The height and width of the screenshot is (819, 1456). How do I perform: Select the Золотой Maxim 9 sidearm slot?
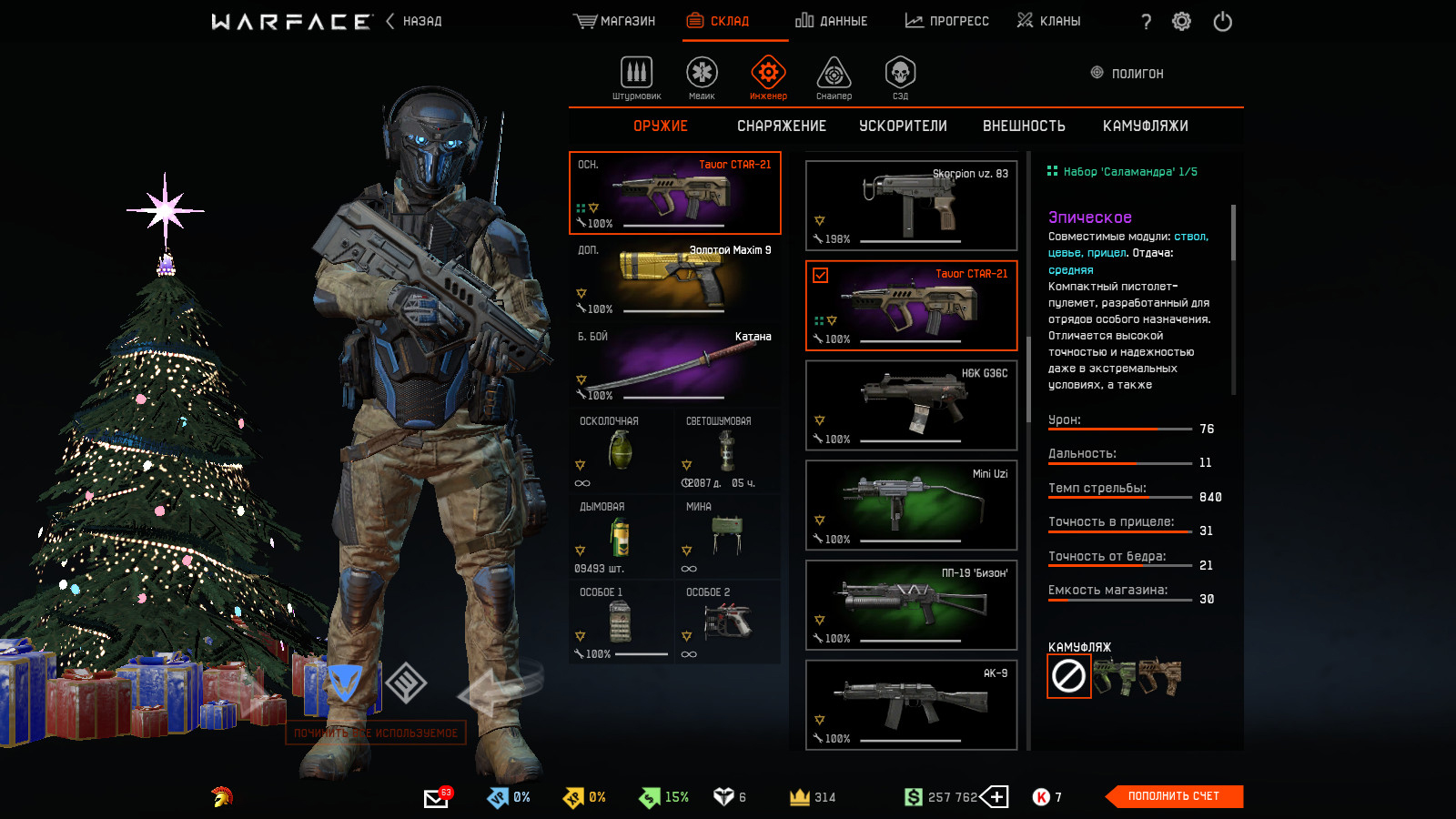[674, 279]
